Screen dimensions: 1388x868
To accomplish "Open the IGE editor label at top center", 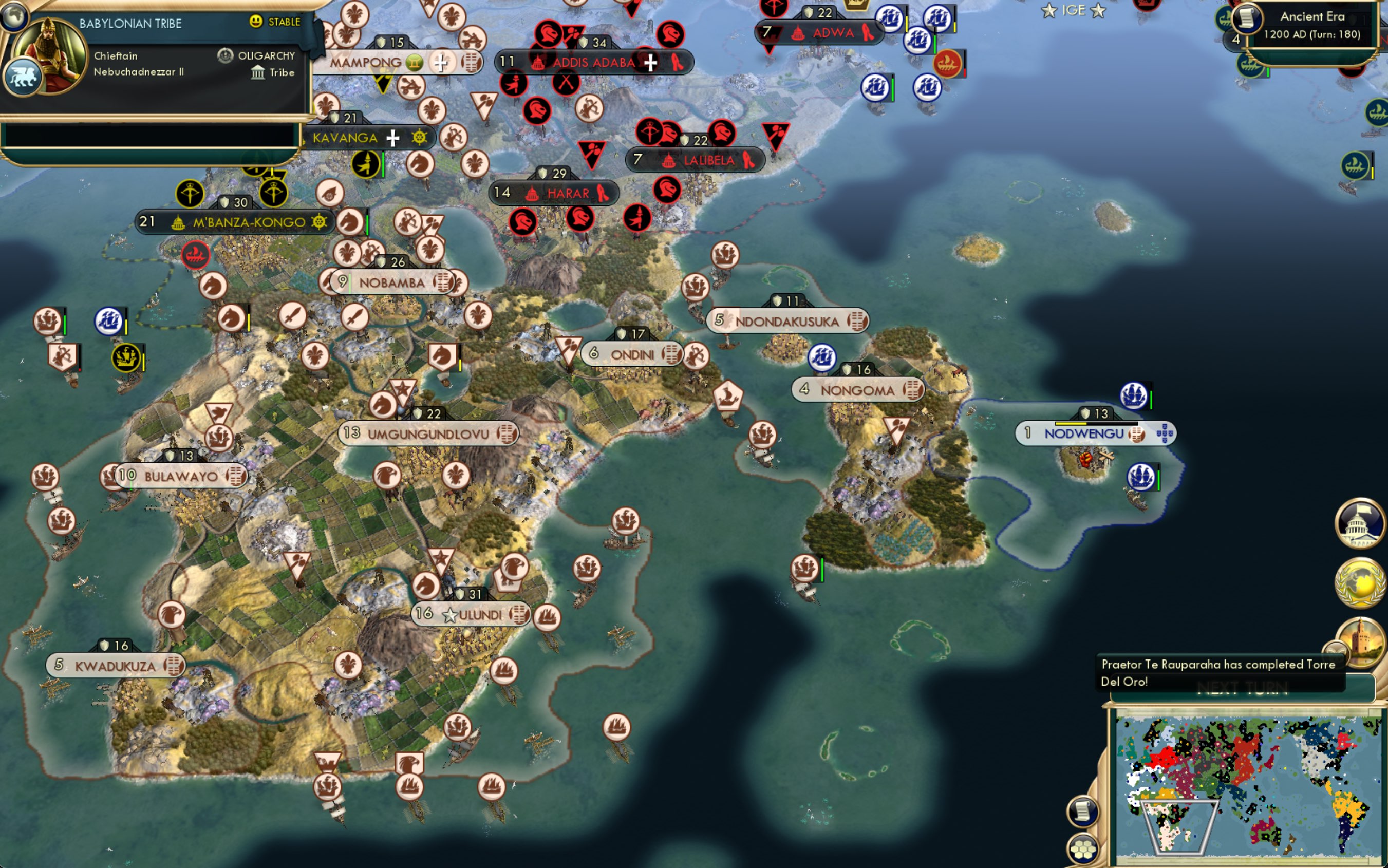I will 1075,10.
